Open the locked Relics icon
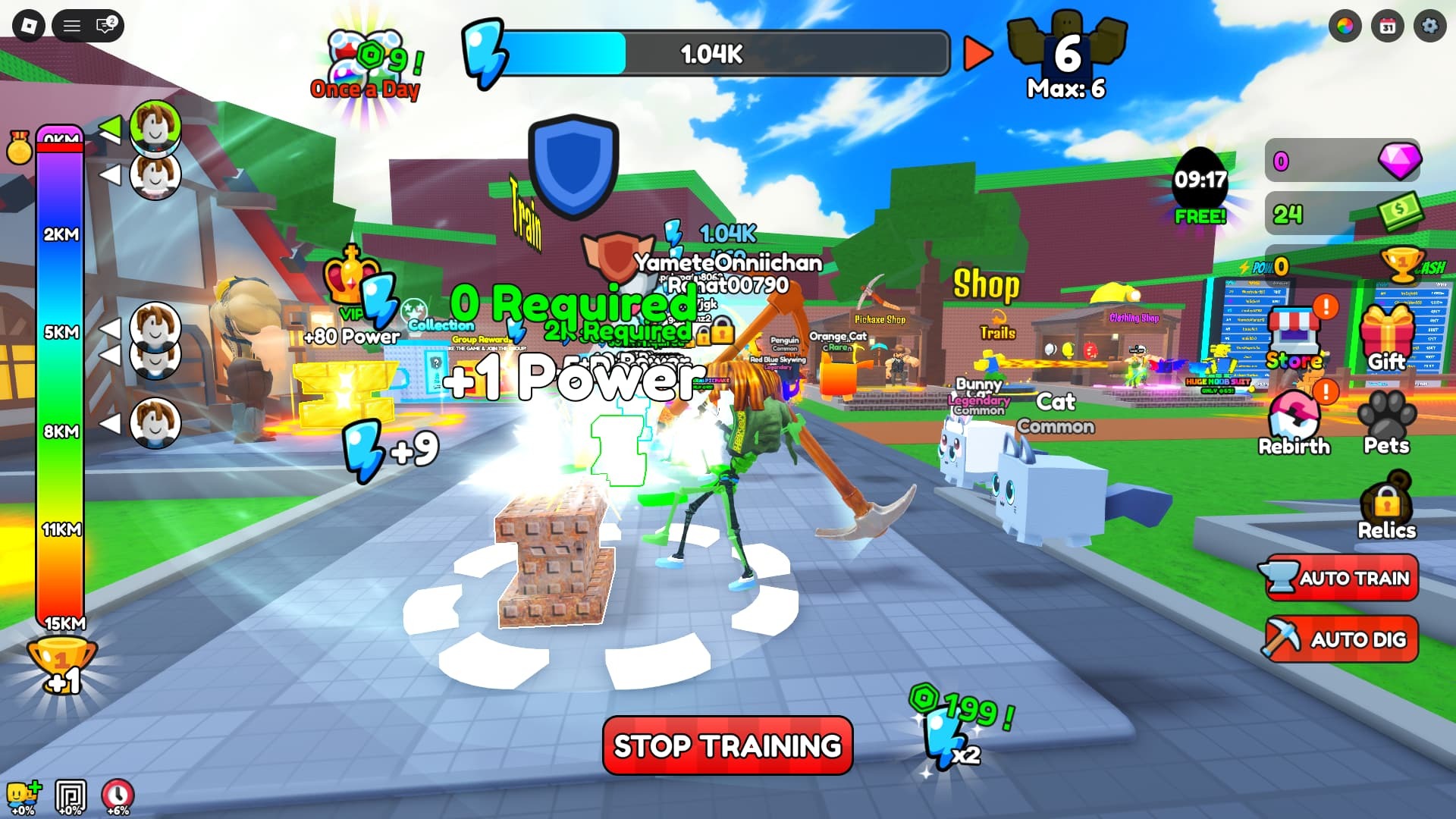The width and height of the screenshot is (1456, 819). pos(1385,500)
